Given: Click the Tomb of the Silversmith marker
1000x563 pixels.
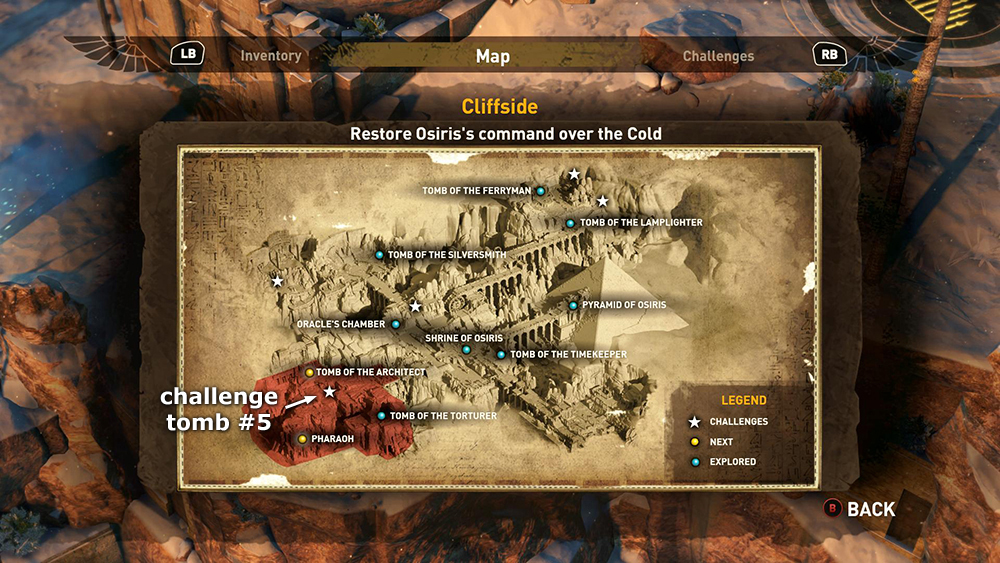Looking at the screenshot, I should pyautogui.click(x=380, y=255).
